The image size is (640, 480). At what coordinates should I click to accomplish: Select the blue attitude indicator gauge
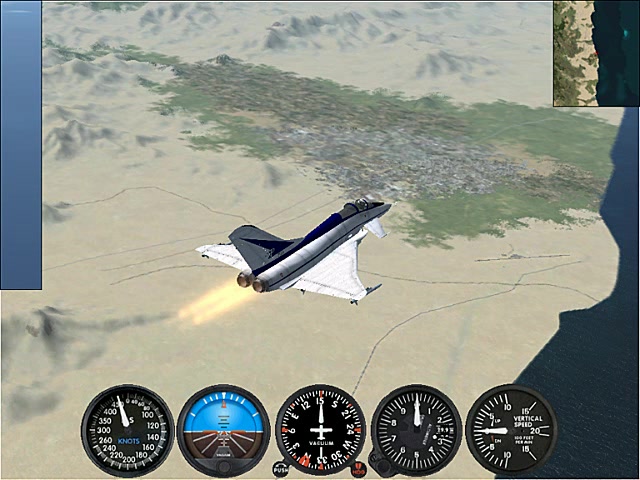(223, 431)
